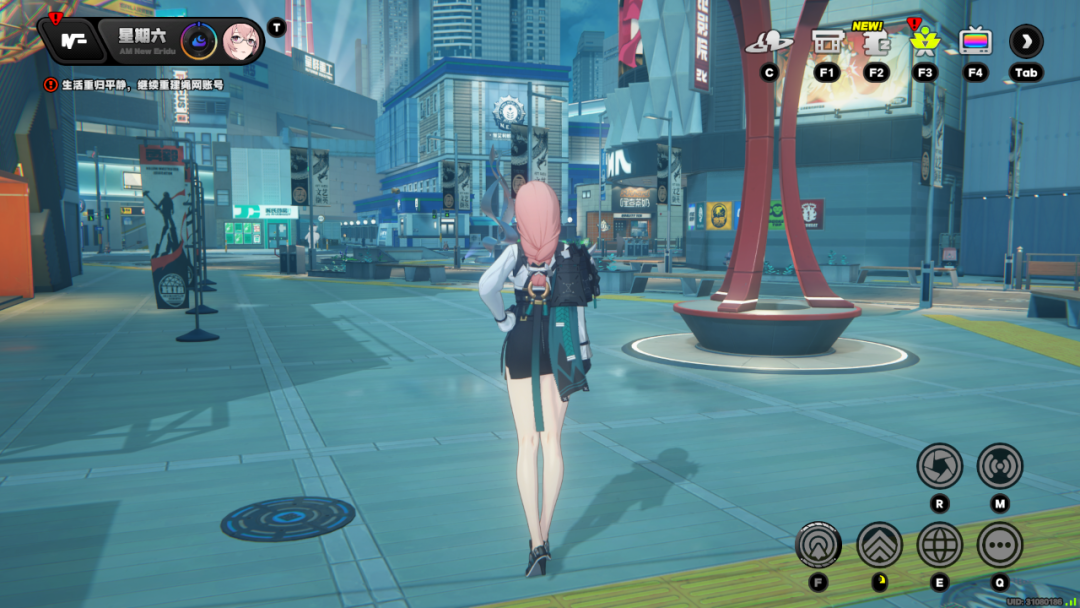
Task: Open the storefront shop icon
Action: [827, 42]
